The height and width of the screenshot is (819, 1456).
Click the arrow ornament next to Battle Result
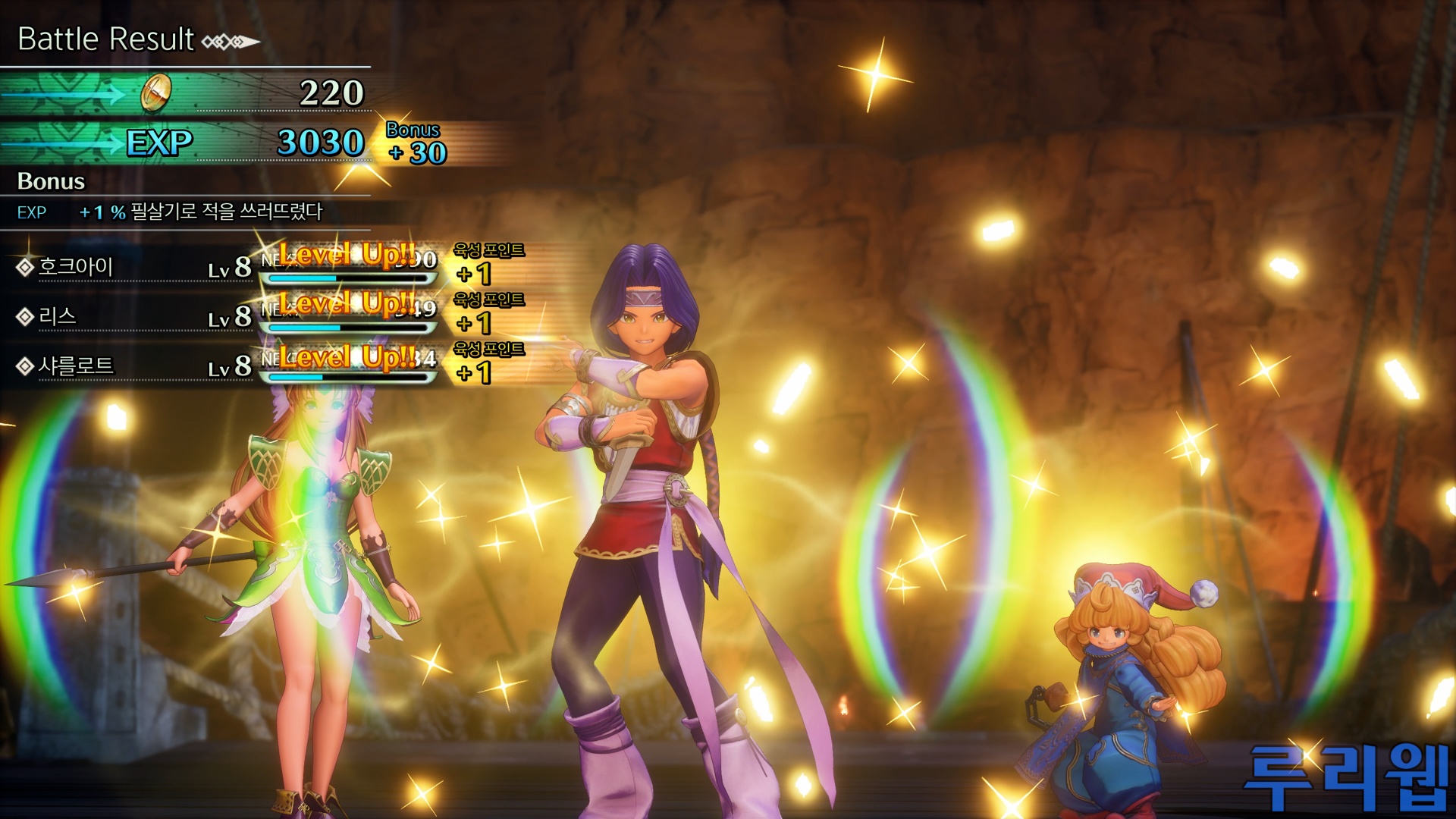(x=230, y=40)
